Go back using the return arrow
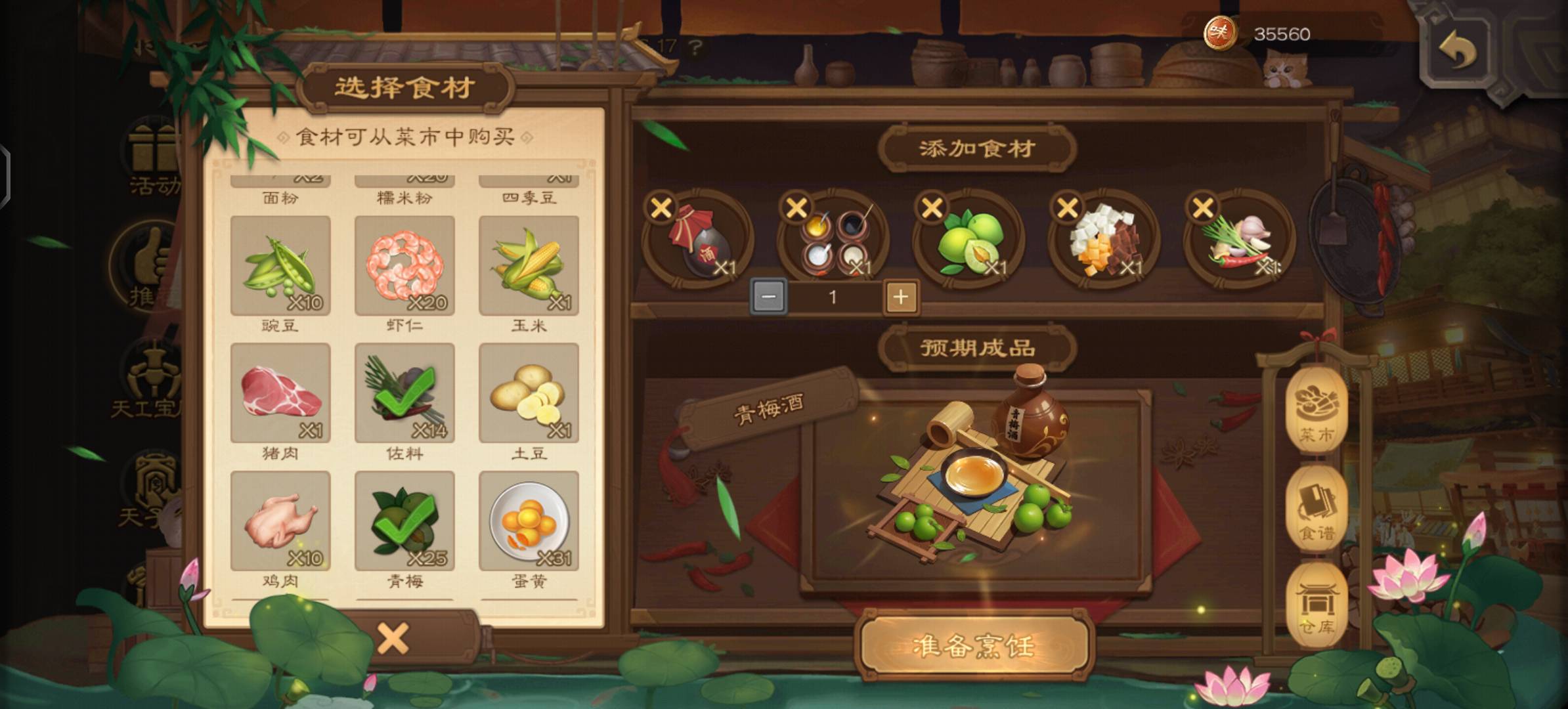This screenshot has height=709, width=1568. click(x=1458, y=51)
